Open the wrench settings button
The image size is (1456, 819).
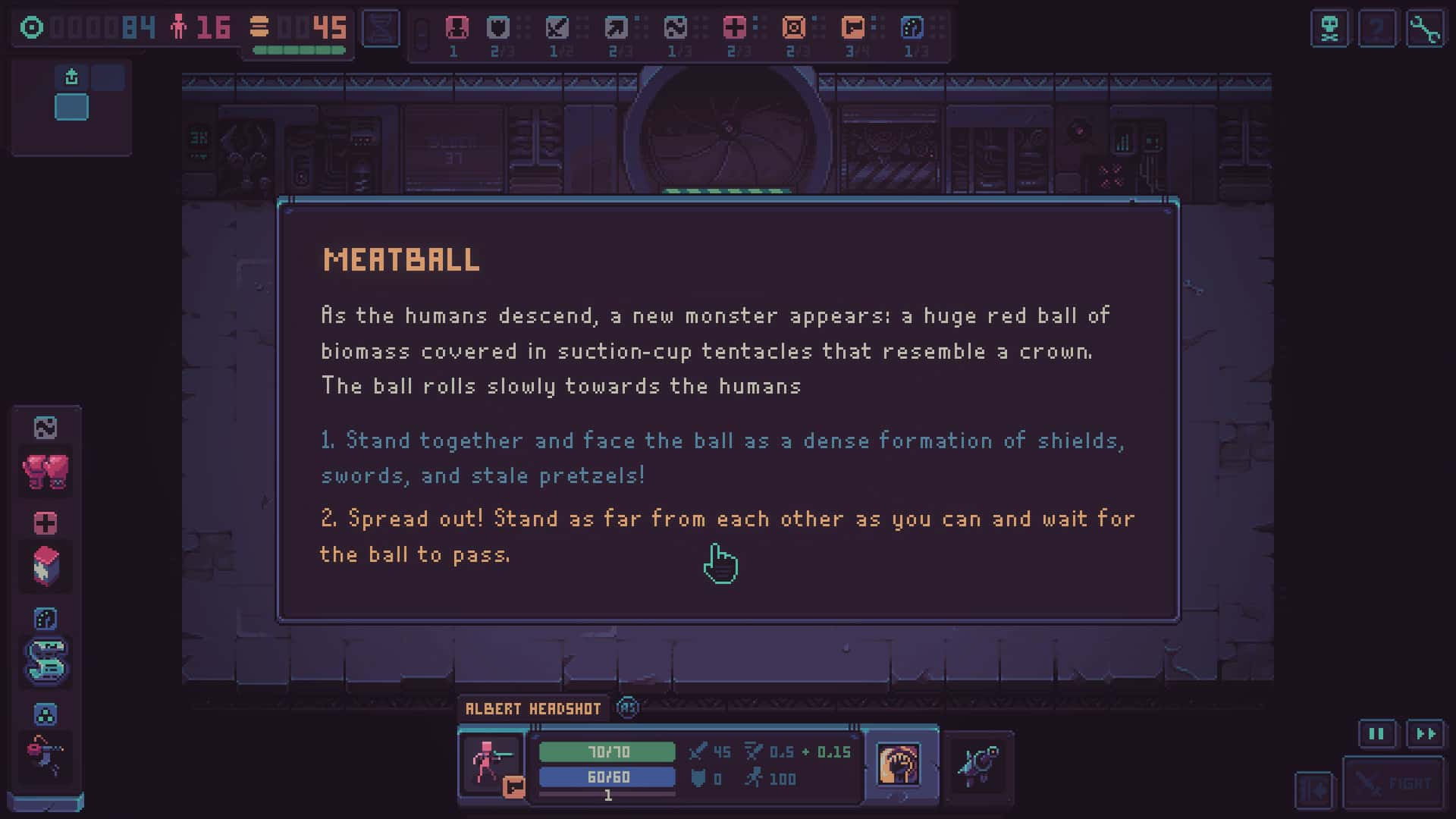(1425, 30)
